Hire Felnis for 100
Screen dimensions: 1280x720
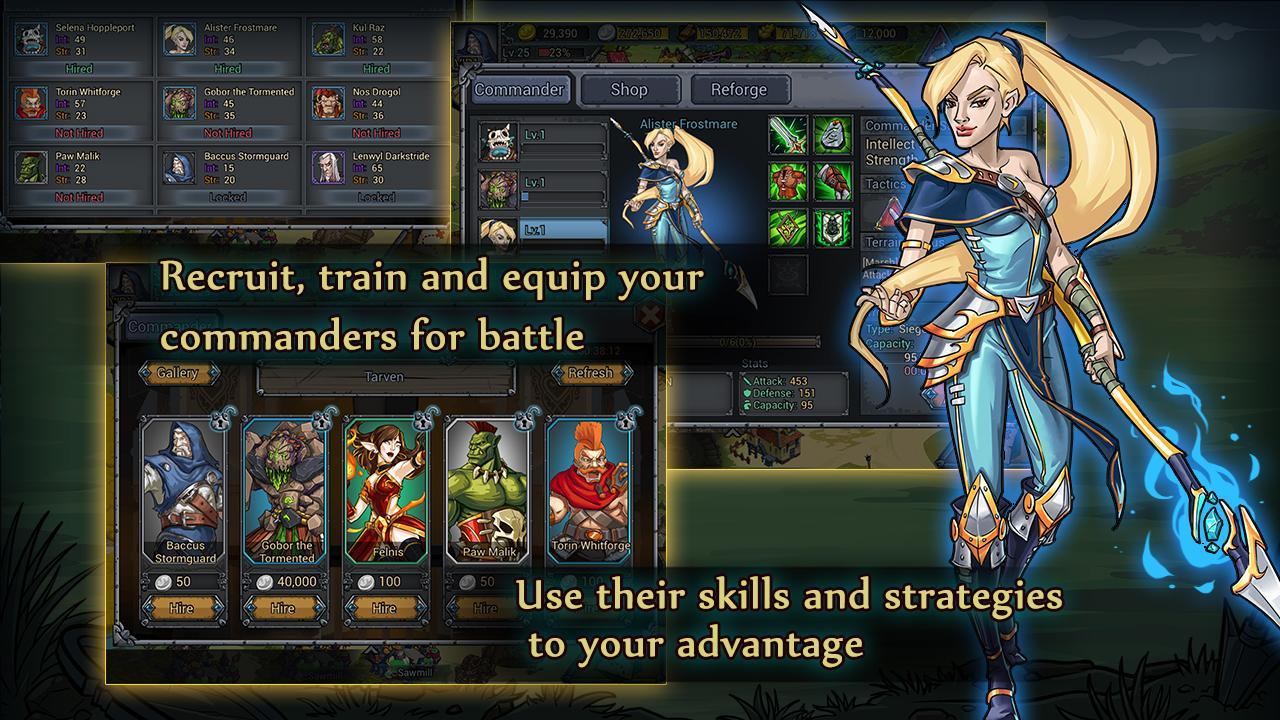pyautogui.click(x=384, y=608)
